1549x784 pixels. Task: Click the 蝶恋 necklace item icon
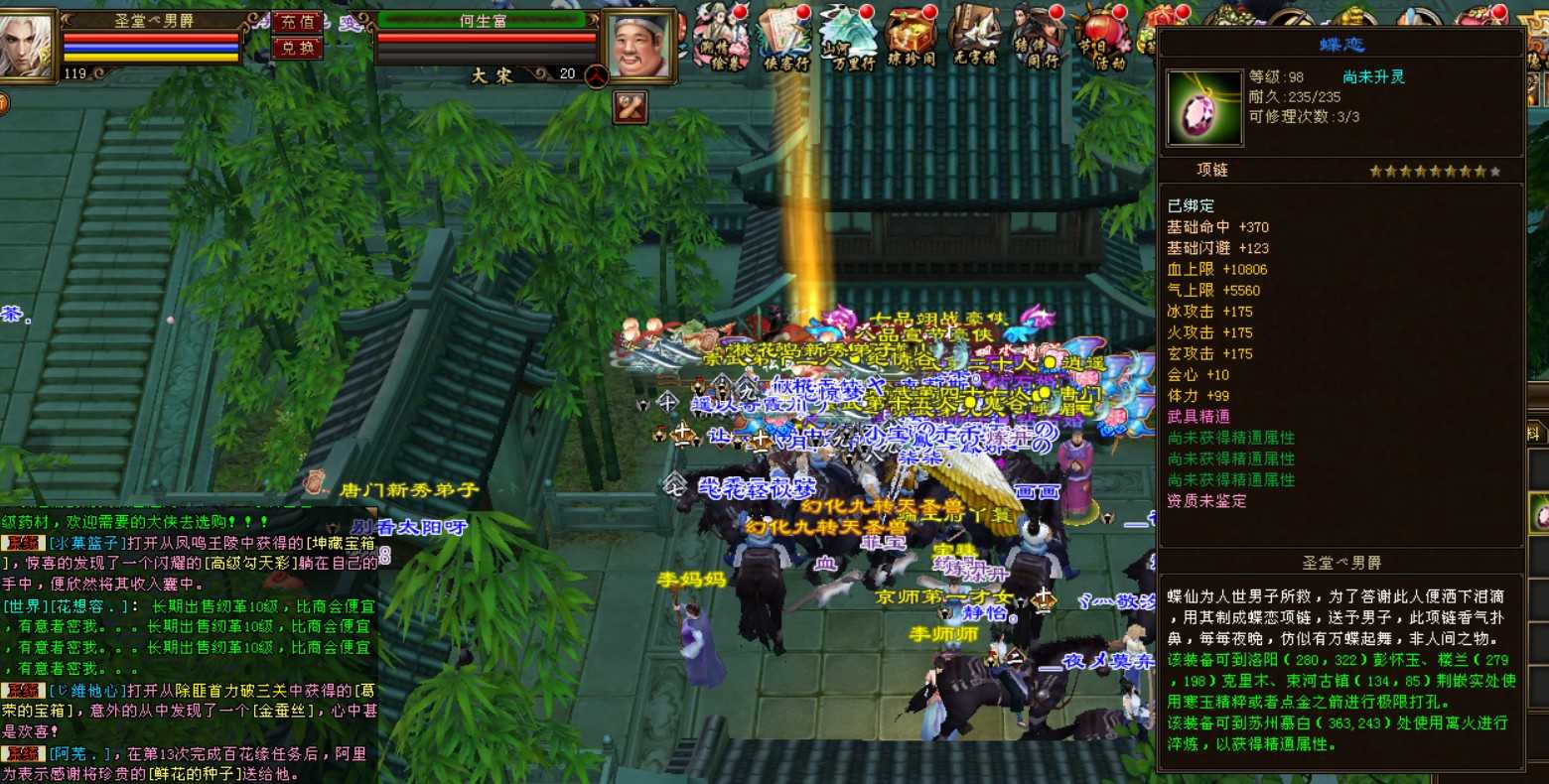[x=1204, y=108]
